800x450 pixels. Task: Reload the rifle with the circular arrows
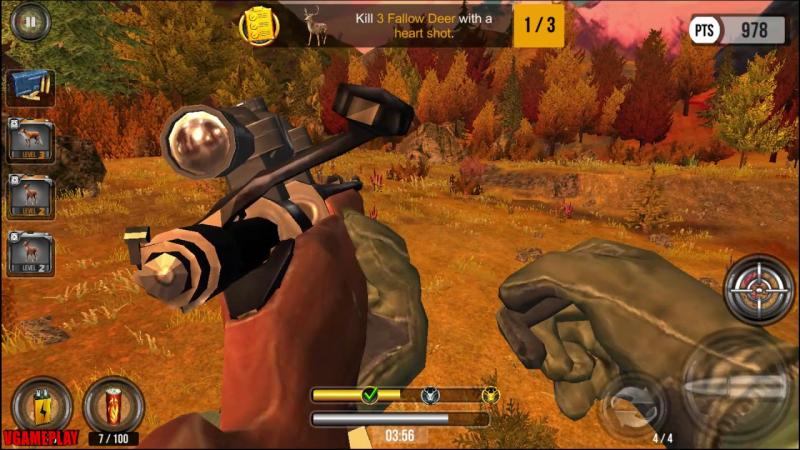632,404
